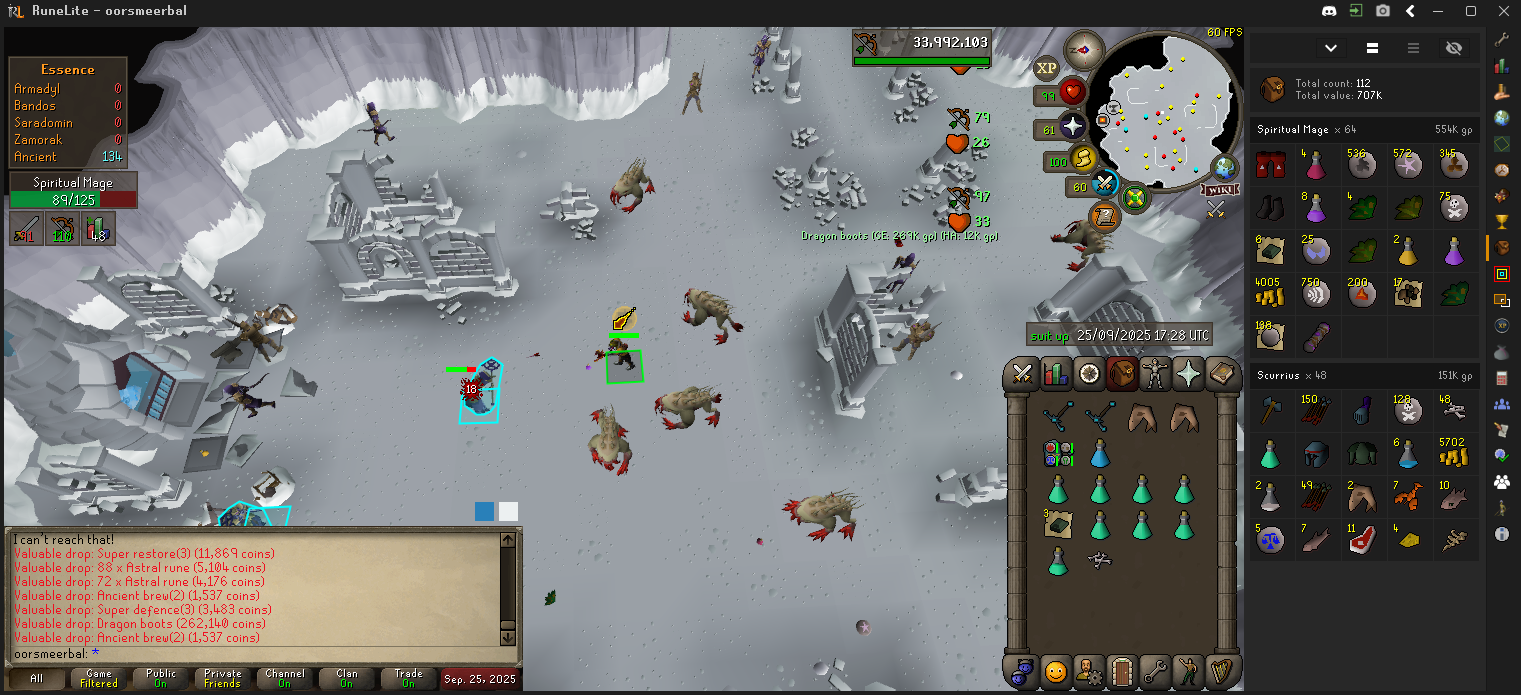Screen dimensions: 1521x695
Task: Switch to the Skills tab
Action: (1056, 374)
